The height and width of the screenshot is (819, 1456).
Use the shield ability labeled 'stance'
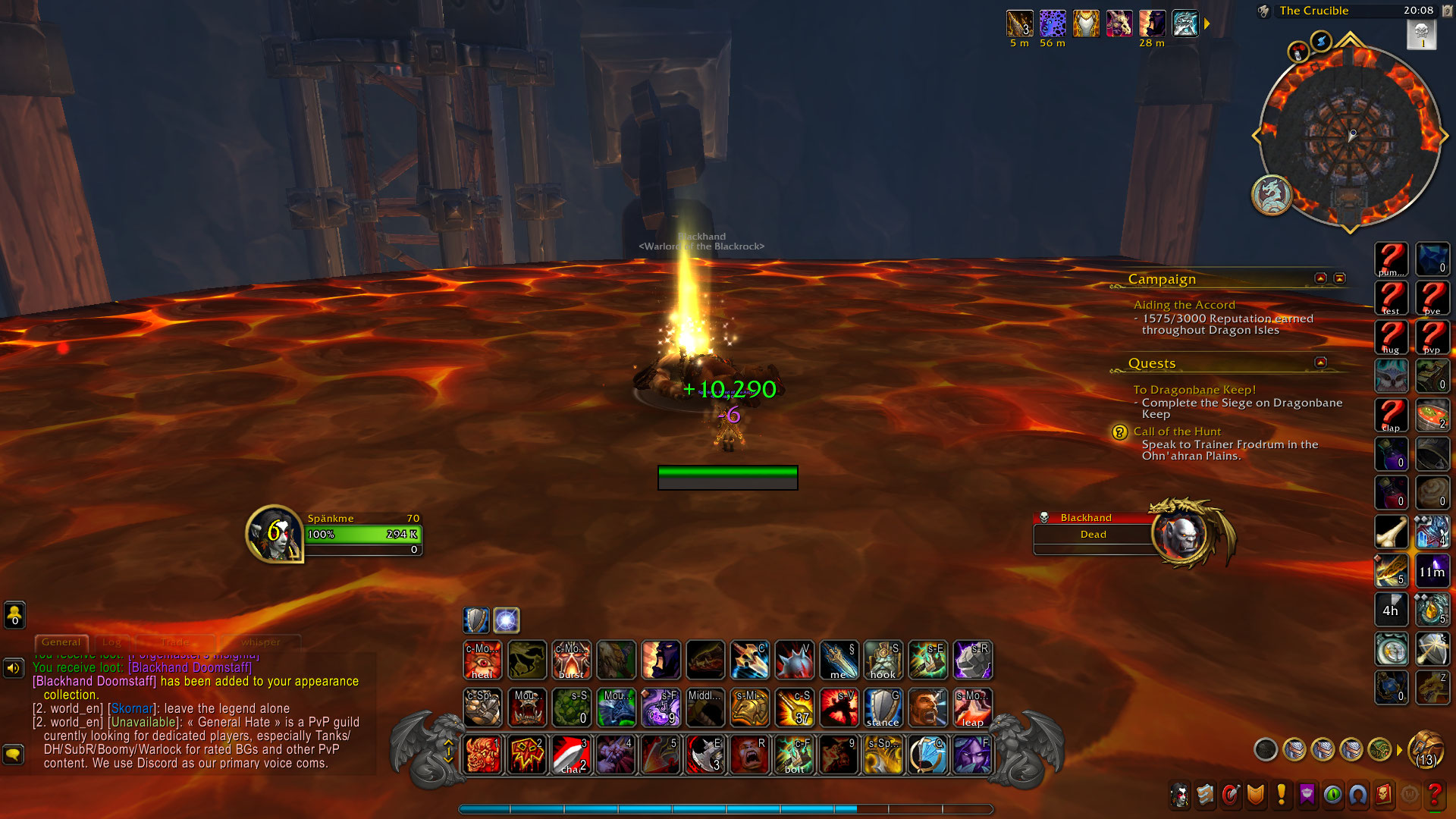click(x=883, y=708)
